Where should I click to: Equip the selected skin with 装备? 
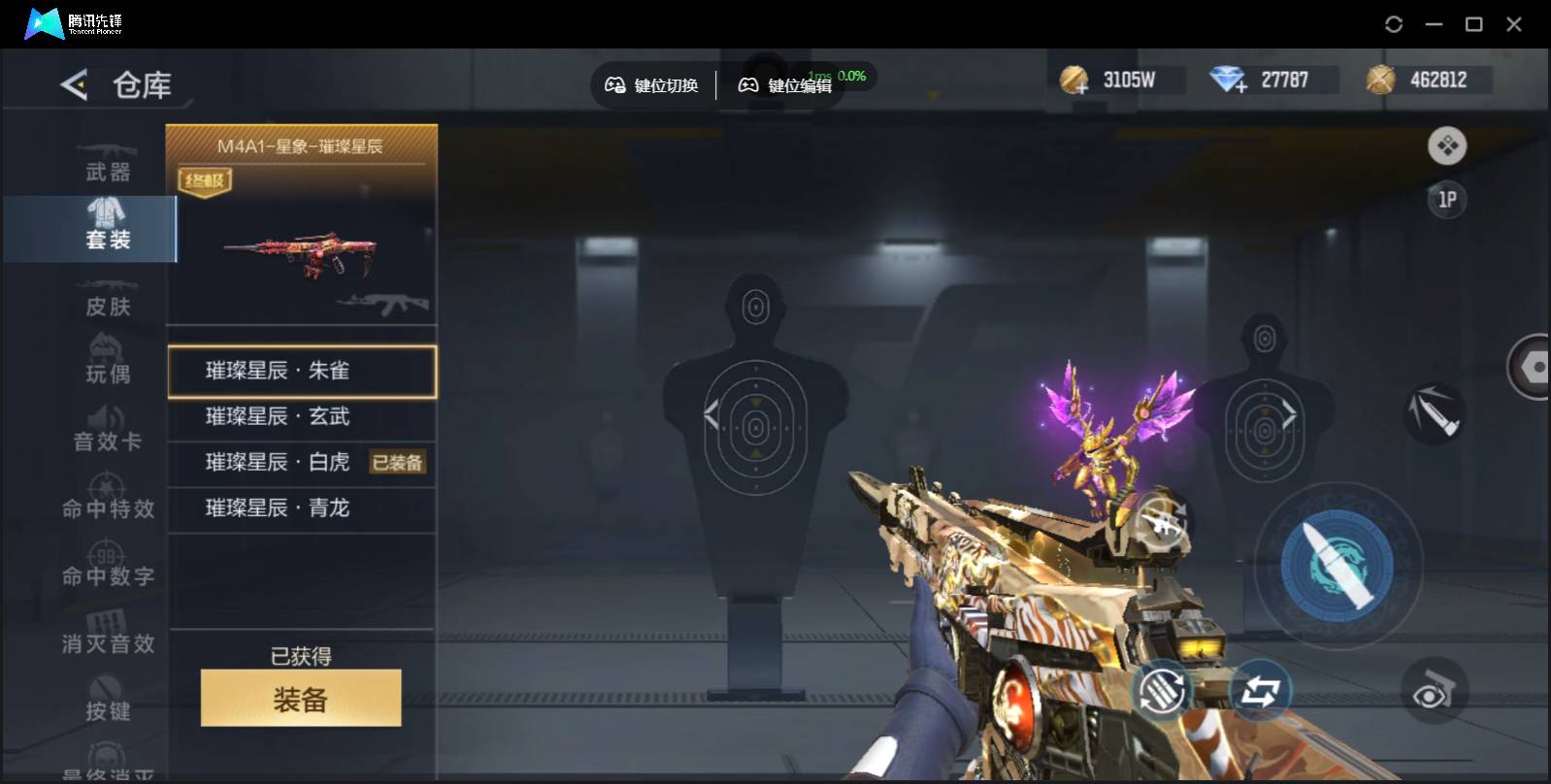click(301, 698)
